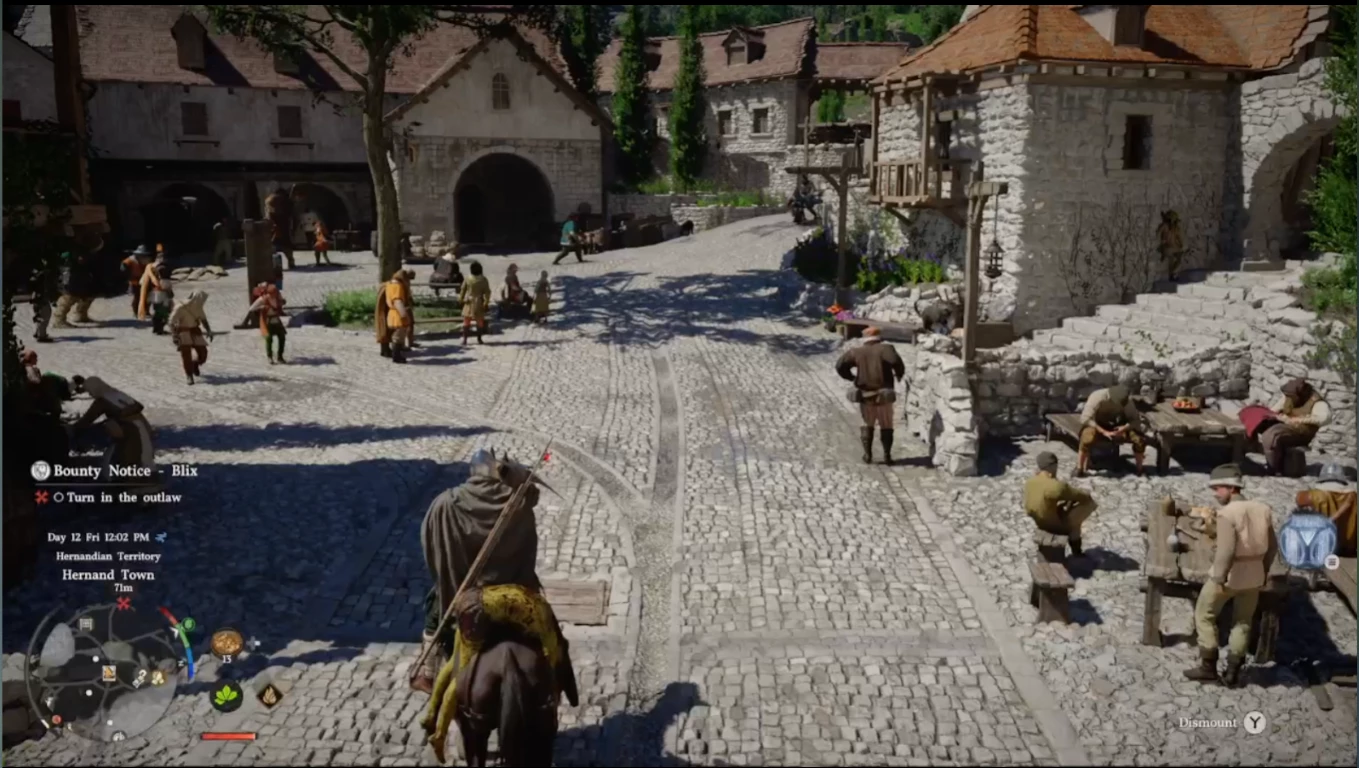This screenshot has height=768, width=1359.
Task: Activate the green leaf skill icon
Action: 227,696
